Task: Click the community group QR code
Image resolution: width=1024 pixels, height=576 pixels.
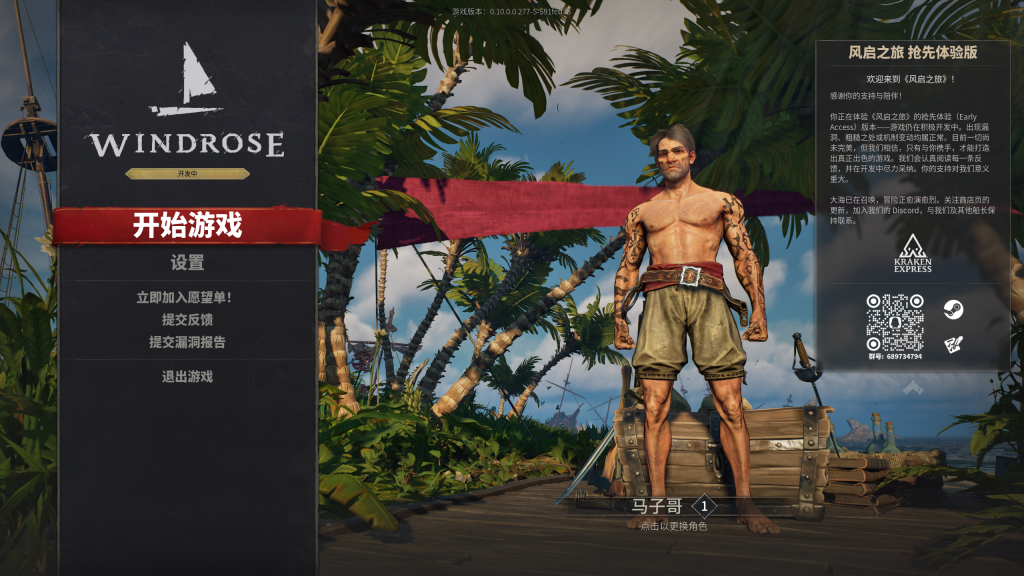Action: click(x=894, y=322)
